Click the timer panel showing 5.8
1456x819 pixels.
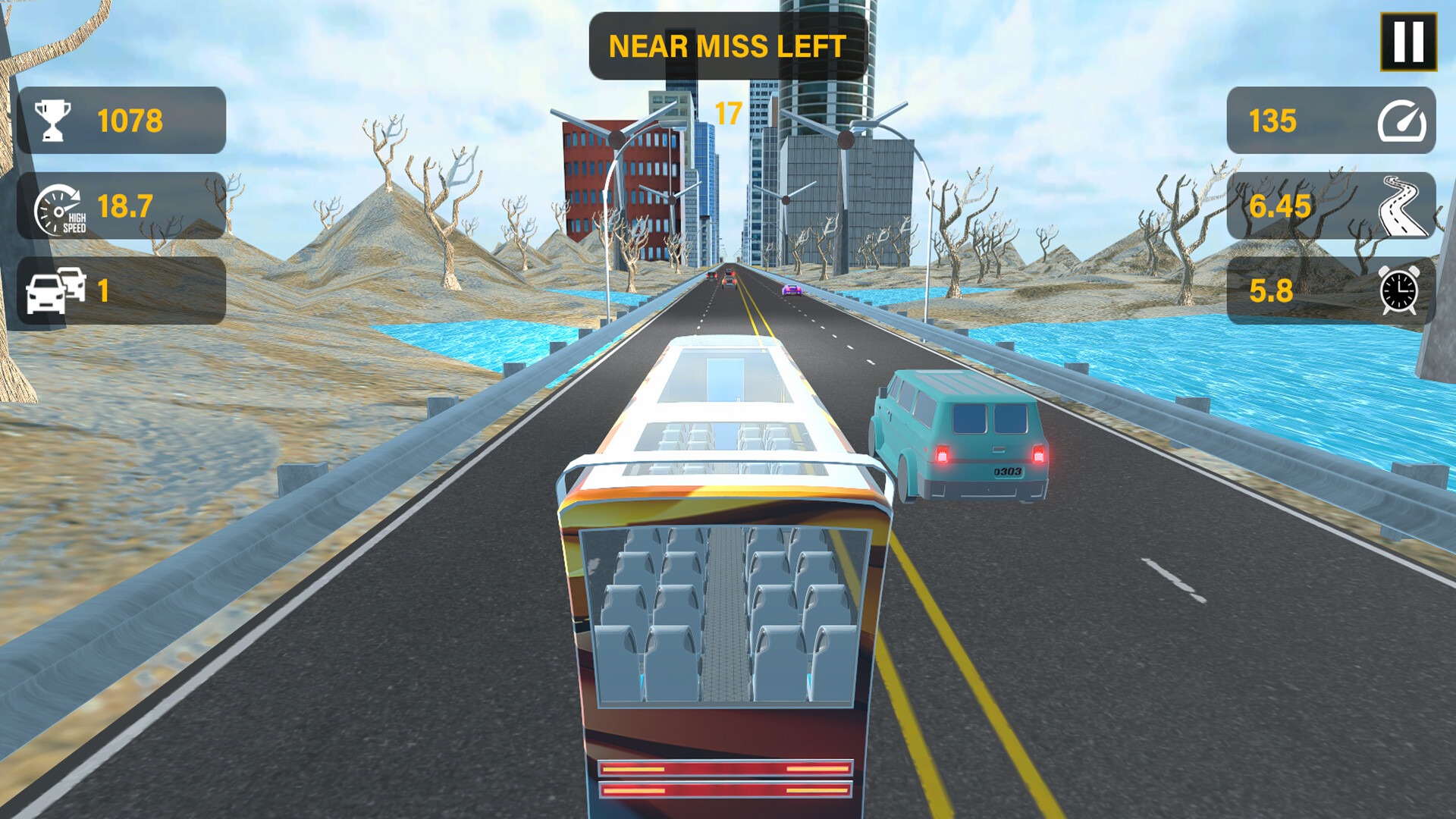tap(1331, 290)
